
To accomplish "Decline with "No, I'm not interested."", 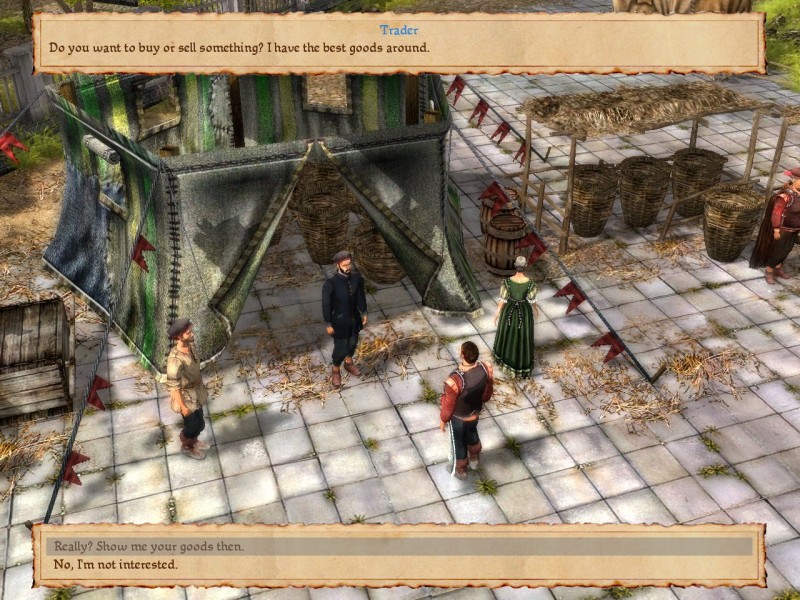I will tap(116, 565).
